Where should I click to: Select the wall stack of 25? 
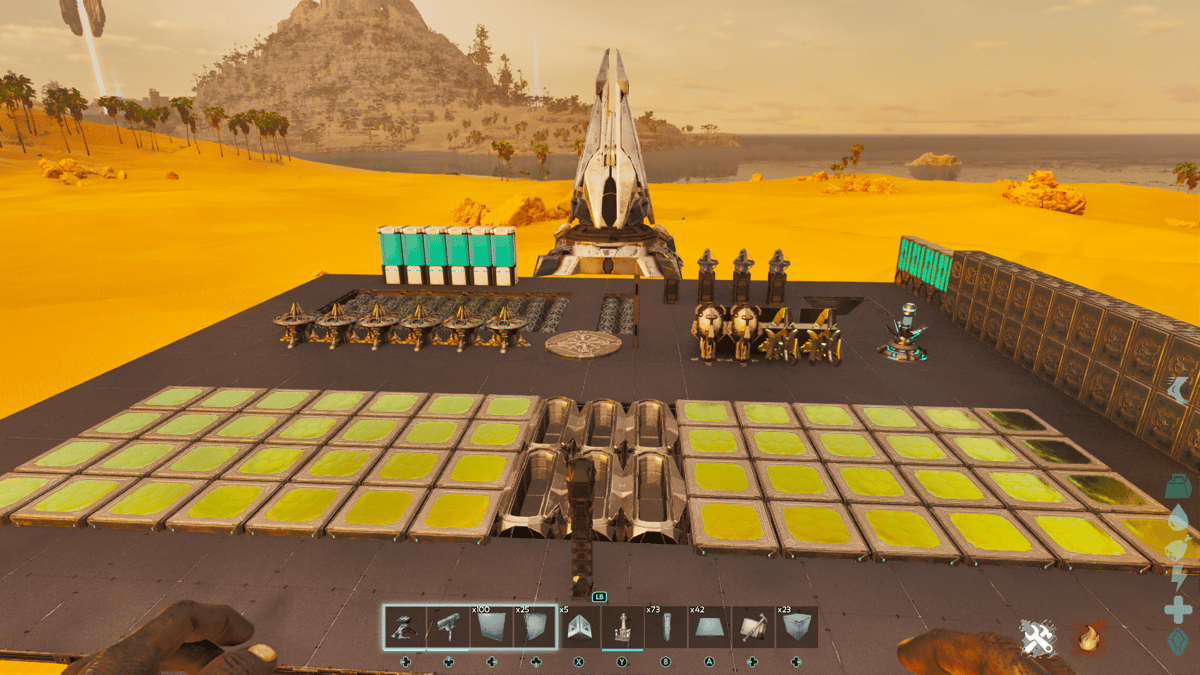(536, 627)
